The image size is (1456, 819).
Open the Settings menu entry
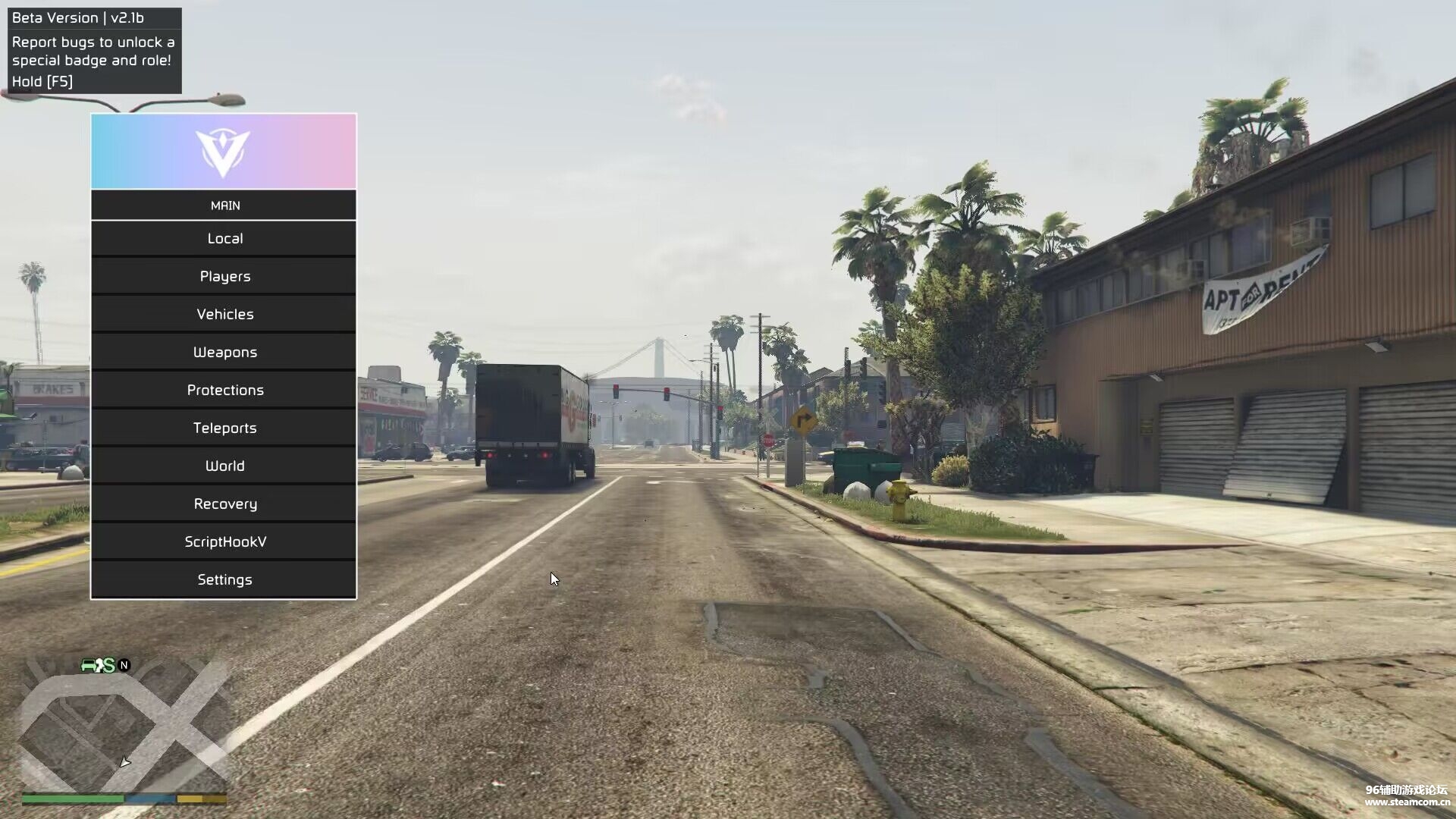tap(224, 580)
